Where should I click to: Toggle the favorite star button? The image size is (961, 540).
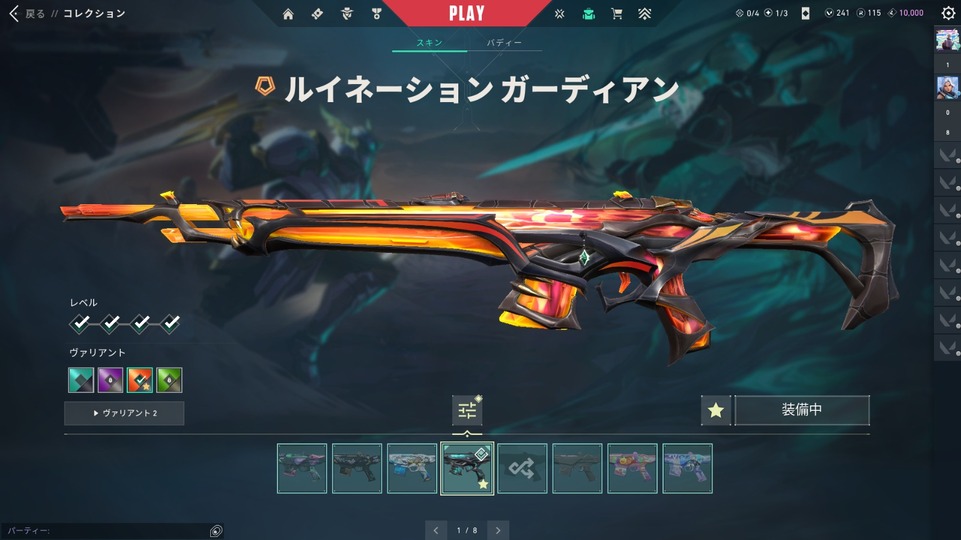715,410
